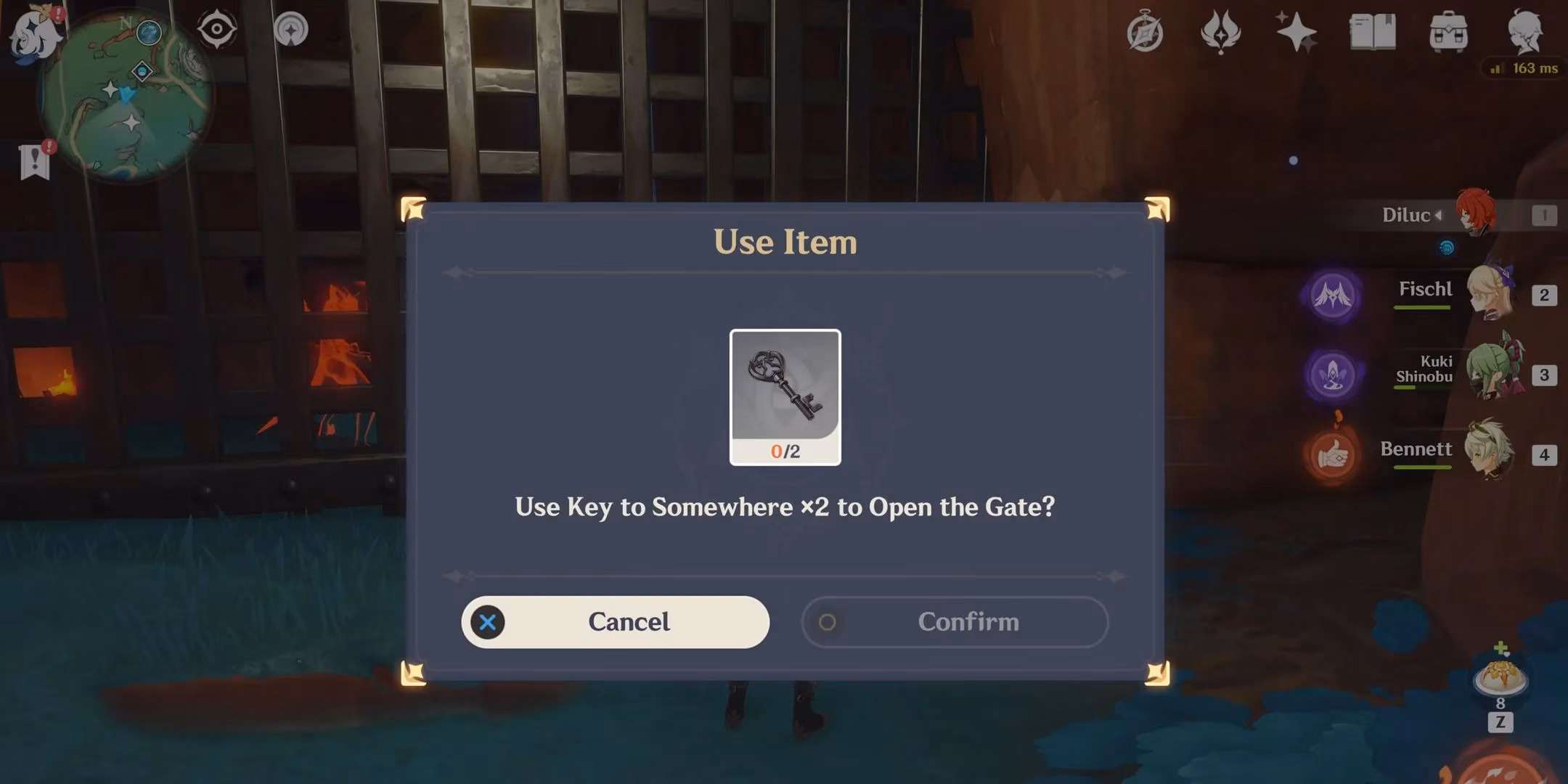Use the food dish quick item
The image size is (1568, 784).
[x=1500, y=679]
